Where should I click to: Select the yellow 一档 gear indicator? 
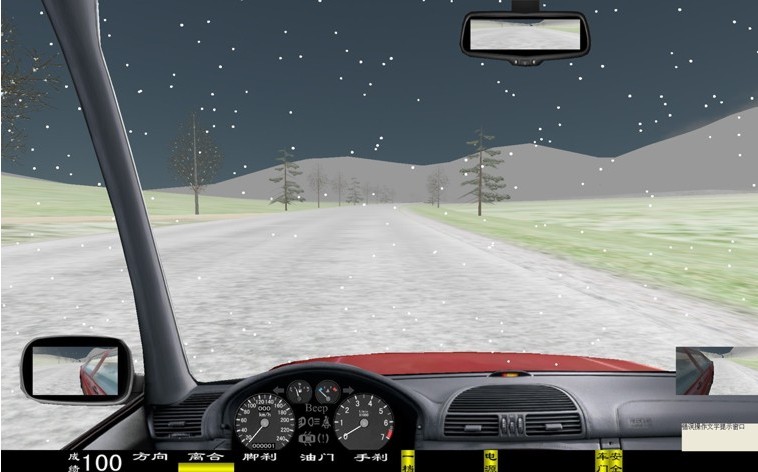408,461
